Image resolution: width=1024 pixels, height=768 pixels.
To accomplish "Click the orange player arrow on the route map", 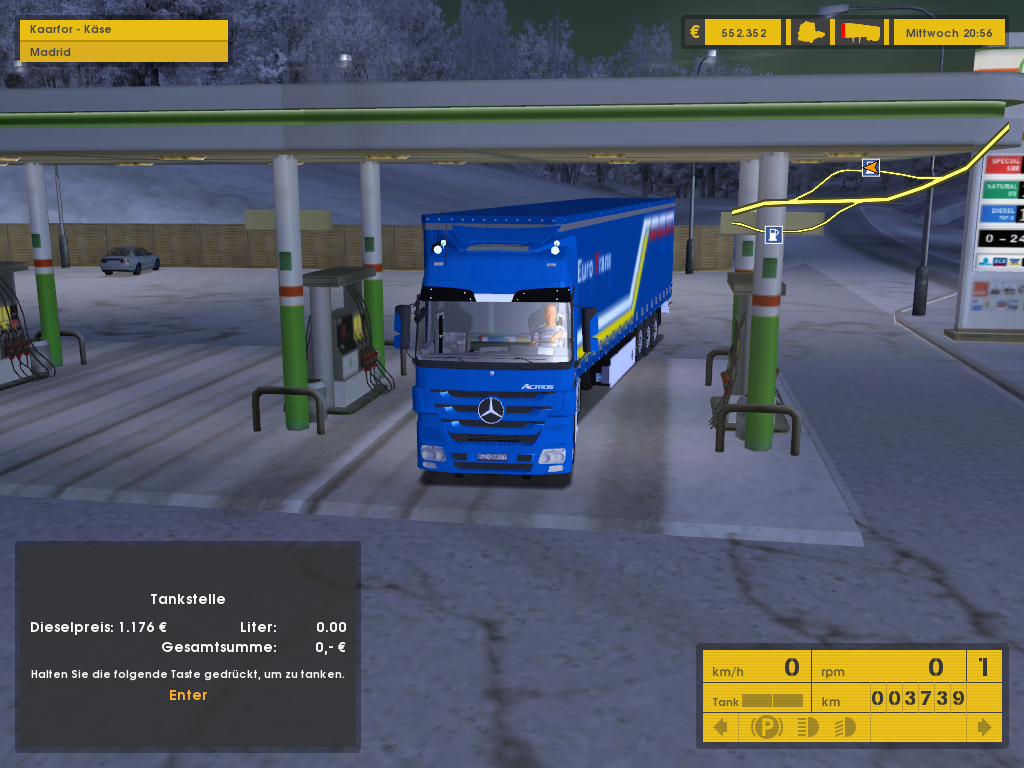I will [x=871, y=168].
